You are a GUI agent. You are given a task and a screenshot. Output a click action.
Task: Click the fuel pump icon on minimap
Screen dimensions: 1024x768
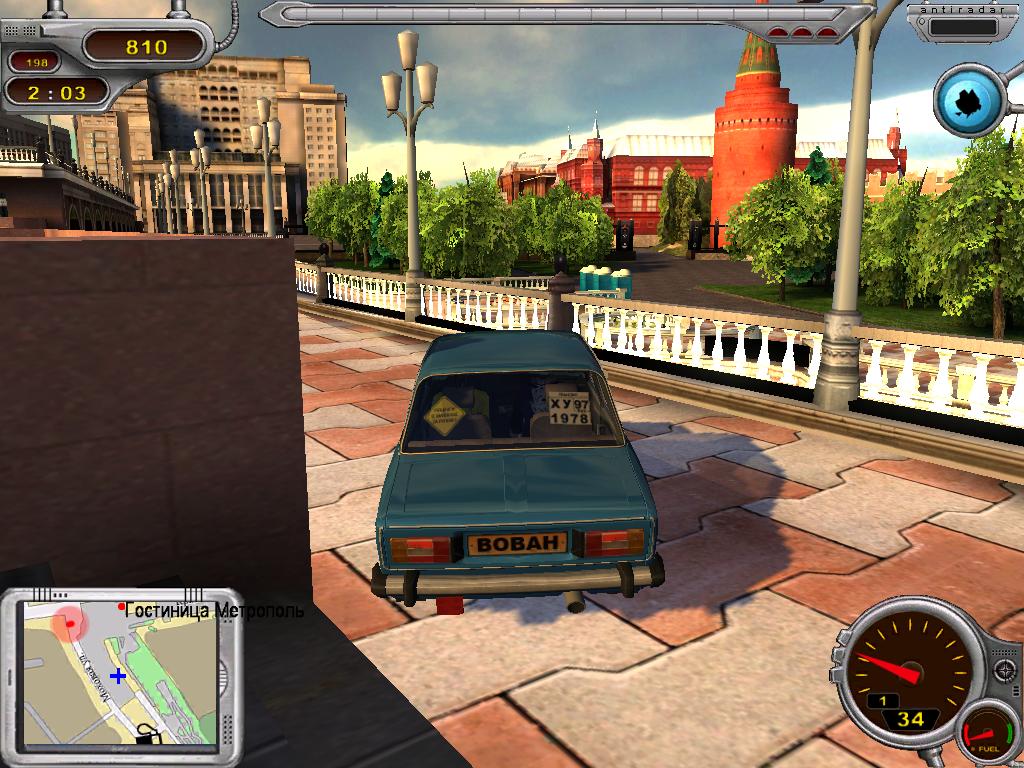click(x=150, y=734)
